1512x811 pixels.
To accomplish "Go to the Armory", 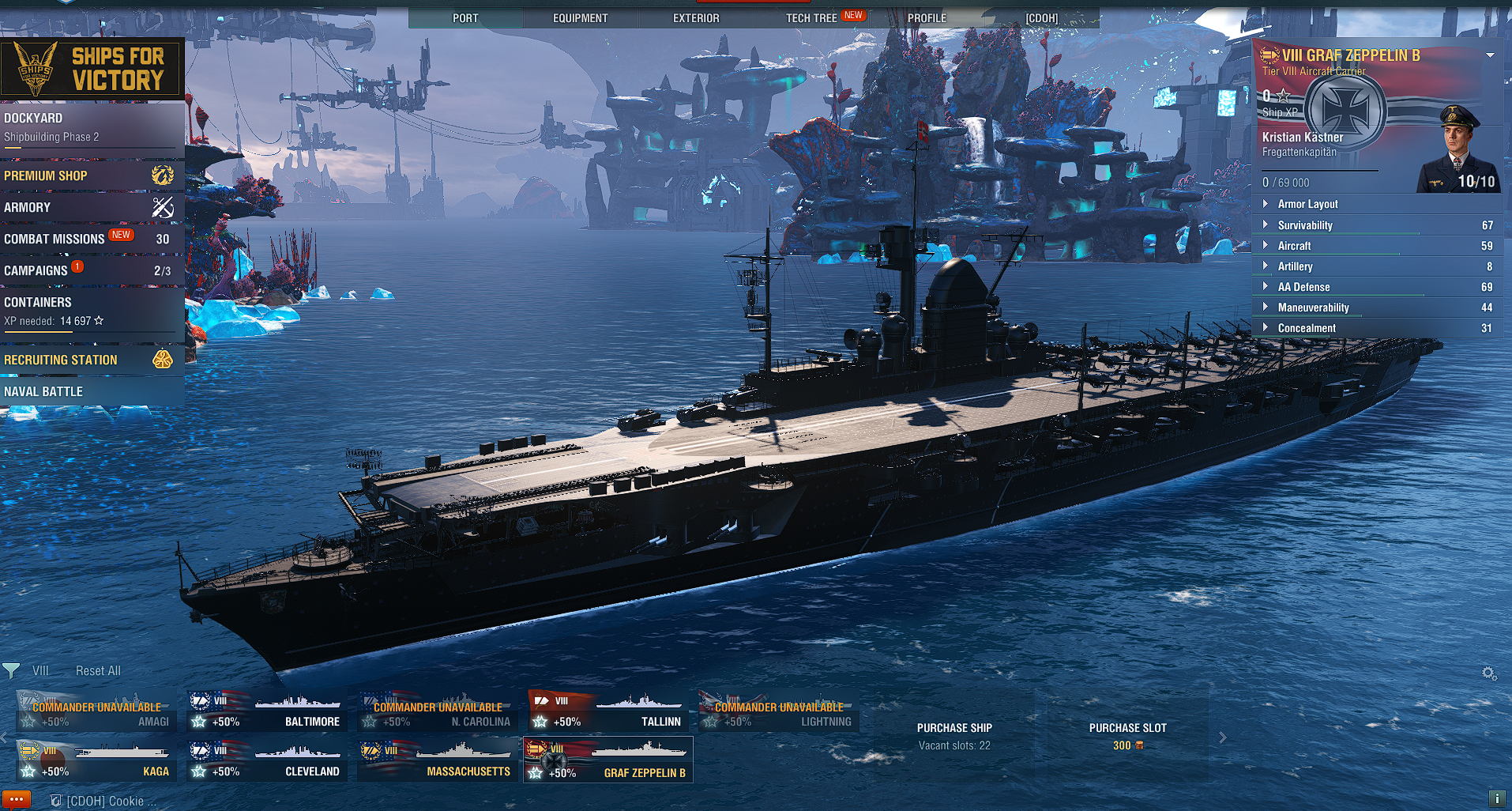I will point(91,207).
